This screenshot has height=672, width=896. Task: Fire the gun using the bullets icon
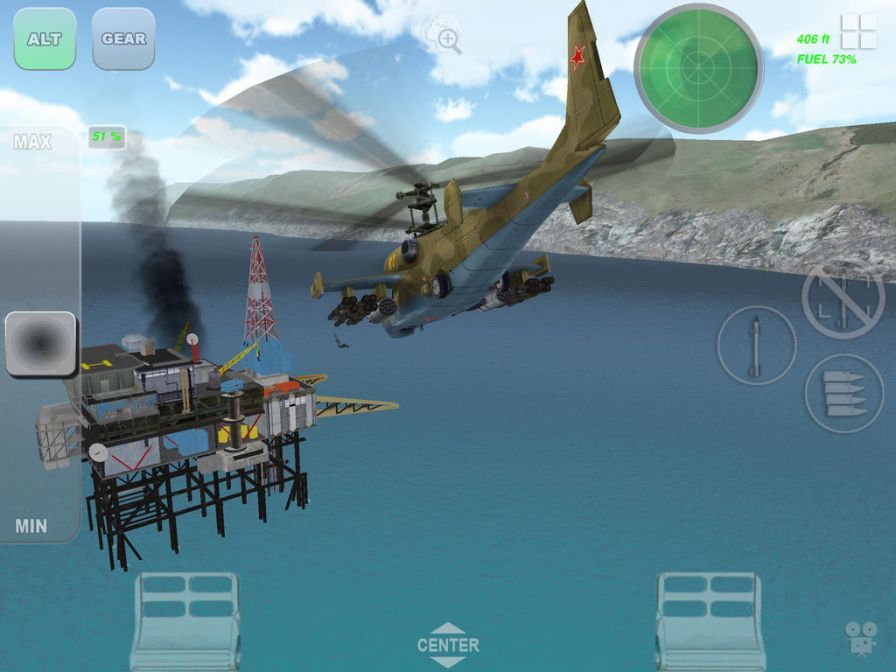(x=843, y=393)
